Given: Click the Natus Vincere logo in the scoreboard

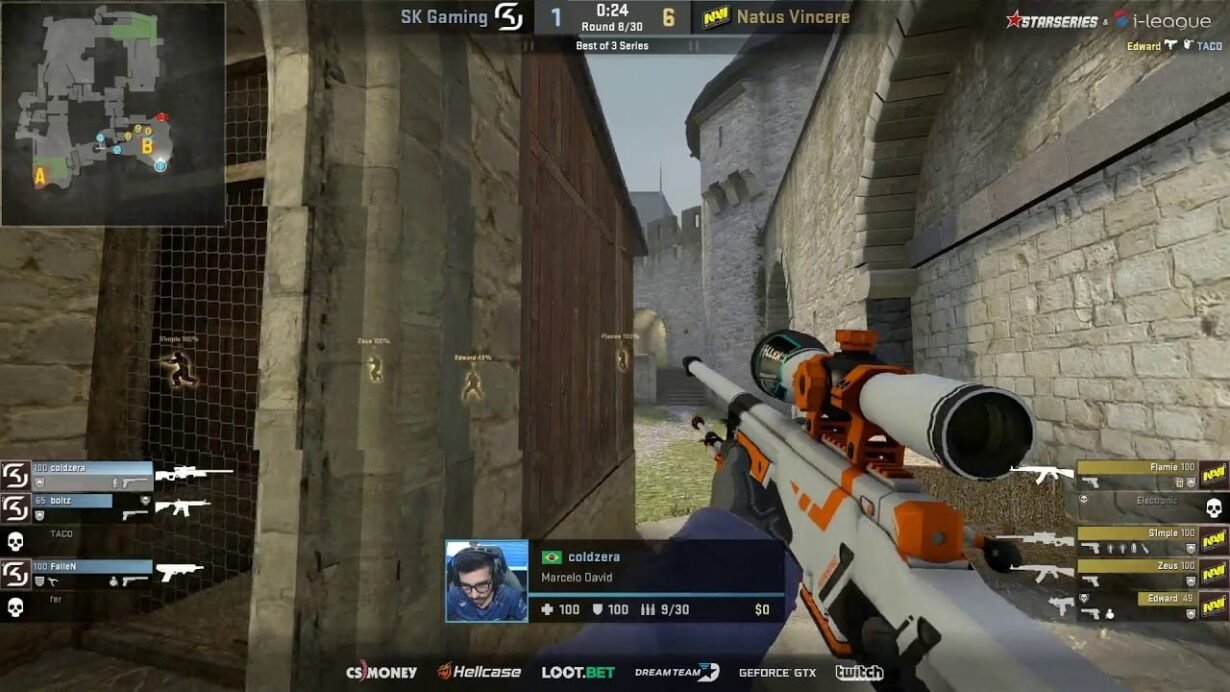Looking at the screenshot, I should pos(715,17).
